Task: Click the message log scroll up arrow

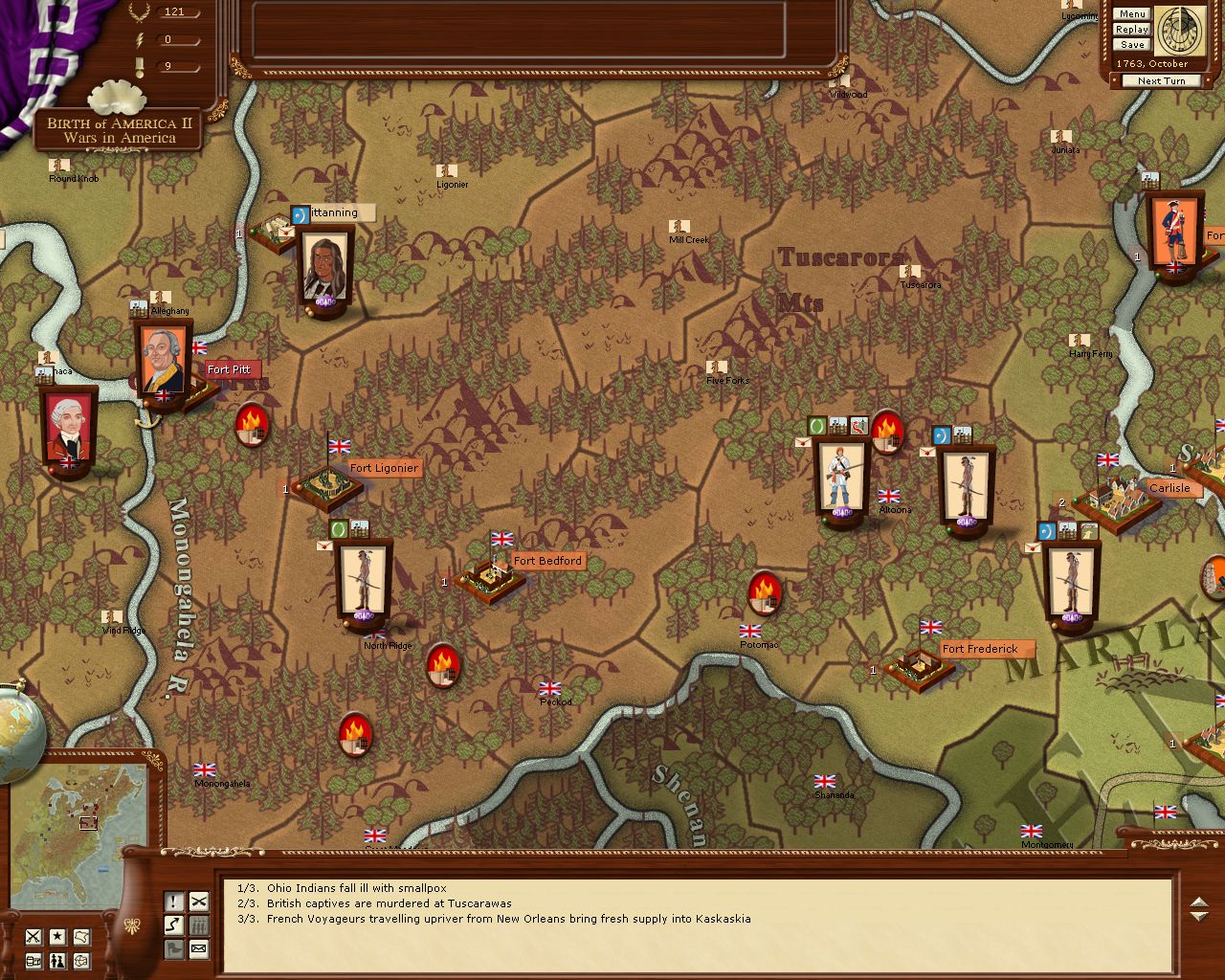Action: tap(1198, 902)
